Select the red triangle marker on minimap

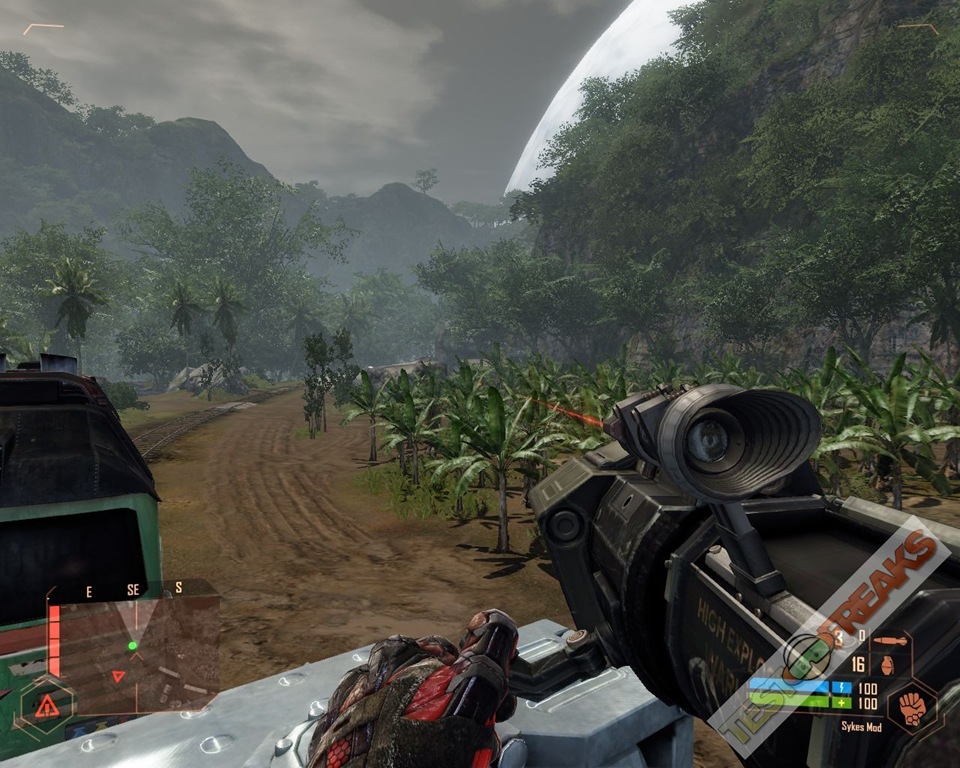pos(118,676)
